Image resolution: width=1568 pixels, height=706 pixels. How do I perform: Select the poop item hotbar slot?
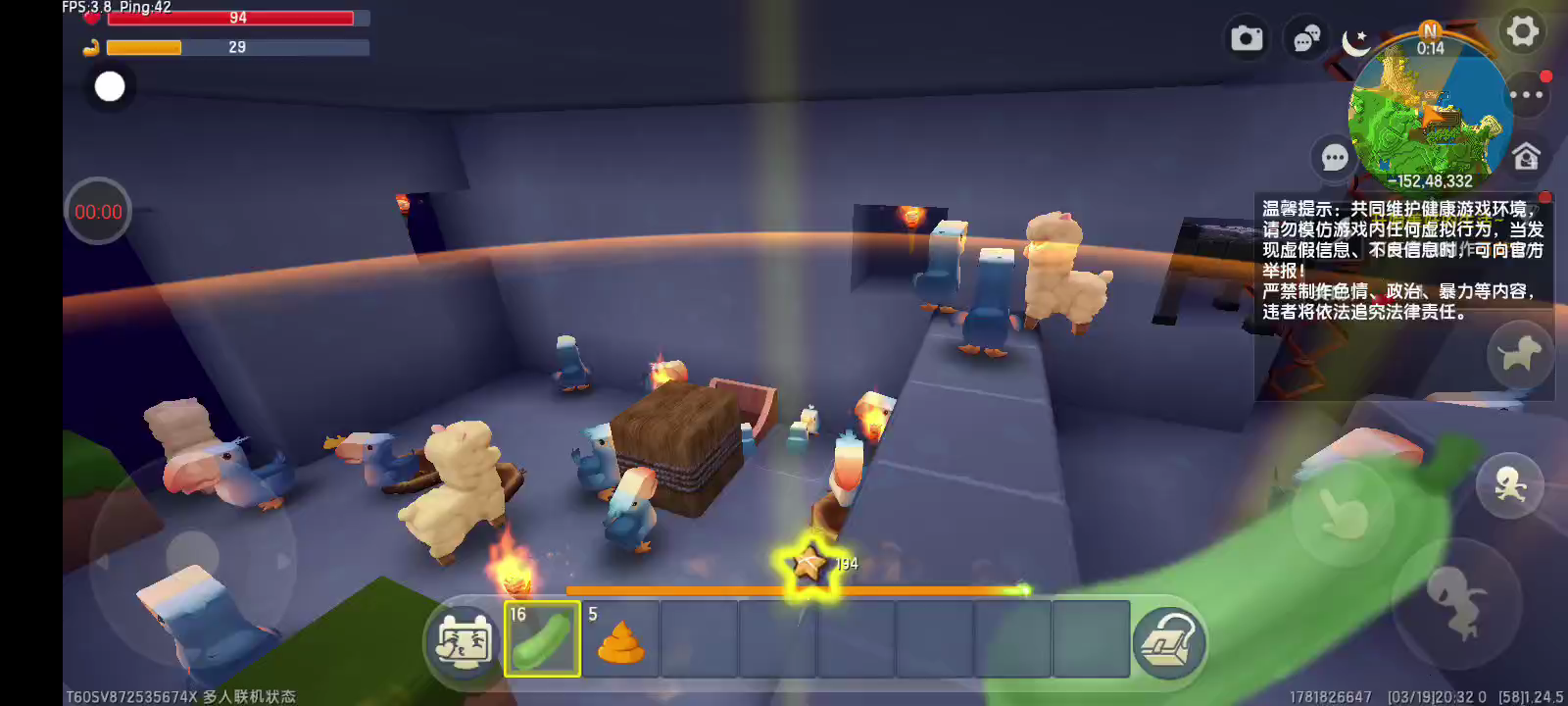point(620,639)
